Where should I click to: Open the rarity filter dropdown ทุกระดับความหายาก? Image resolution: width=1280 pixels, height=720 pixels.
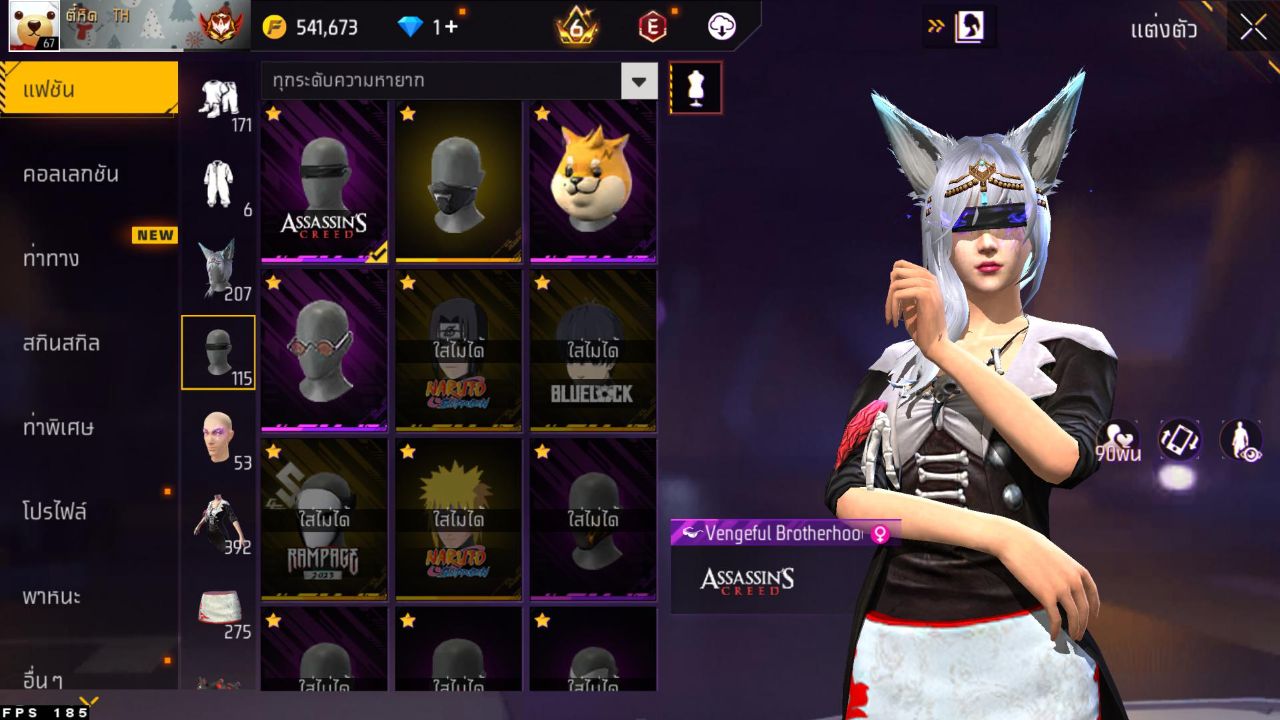click(x=440, y=81)
